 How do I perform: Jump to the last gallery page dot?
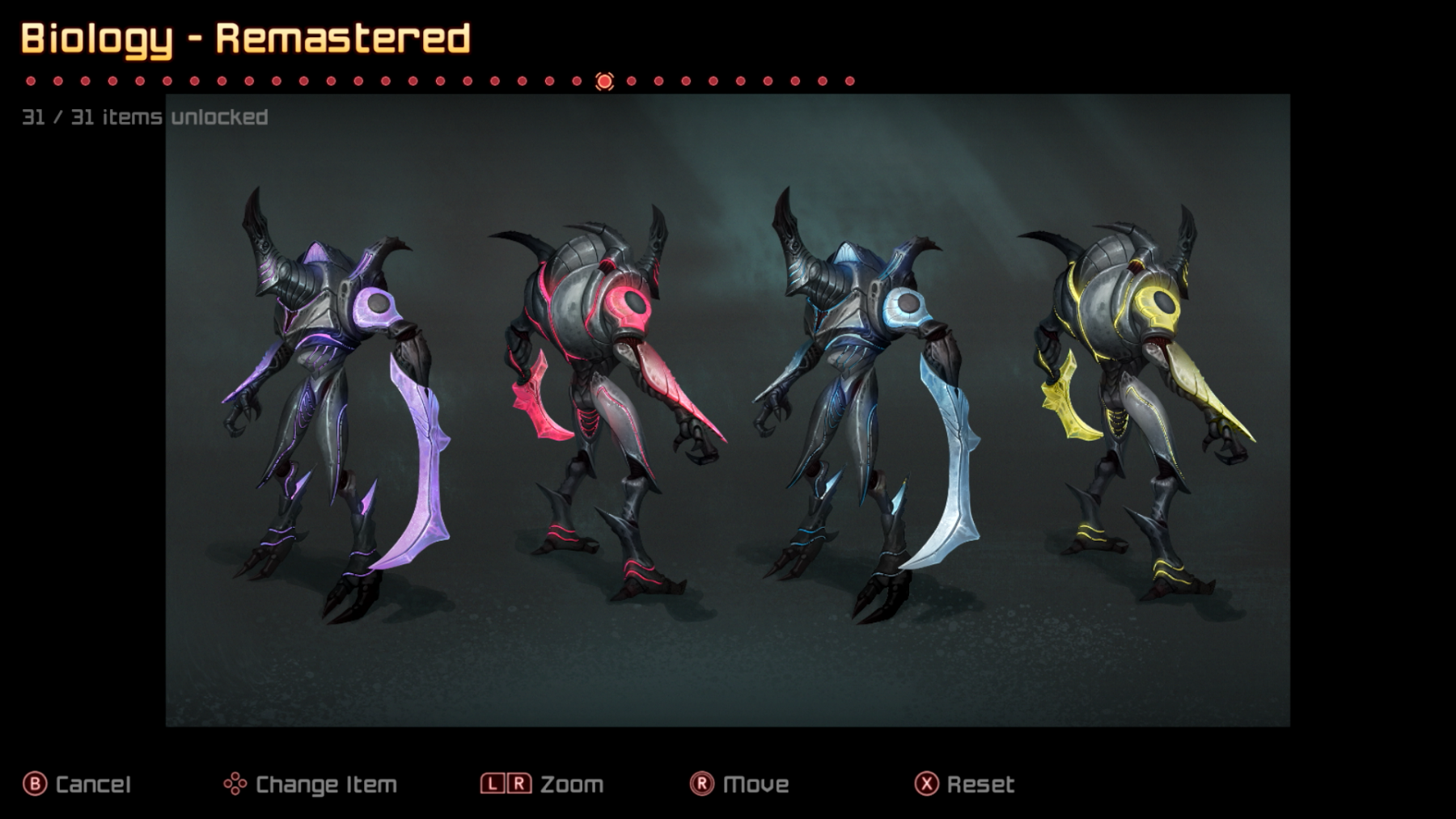pos(849,81)
